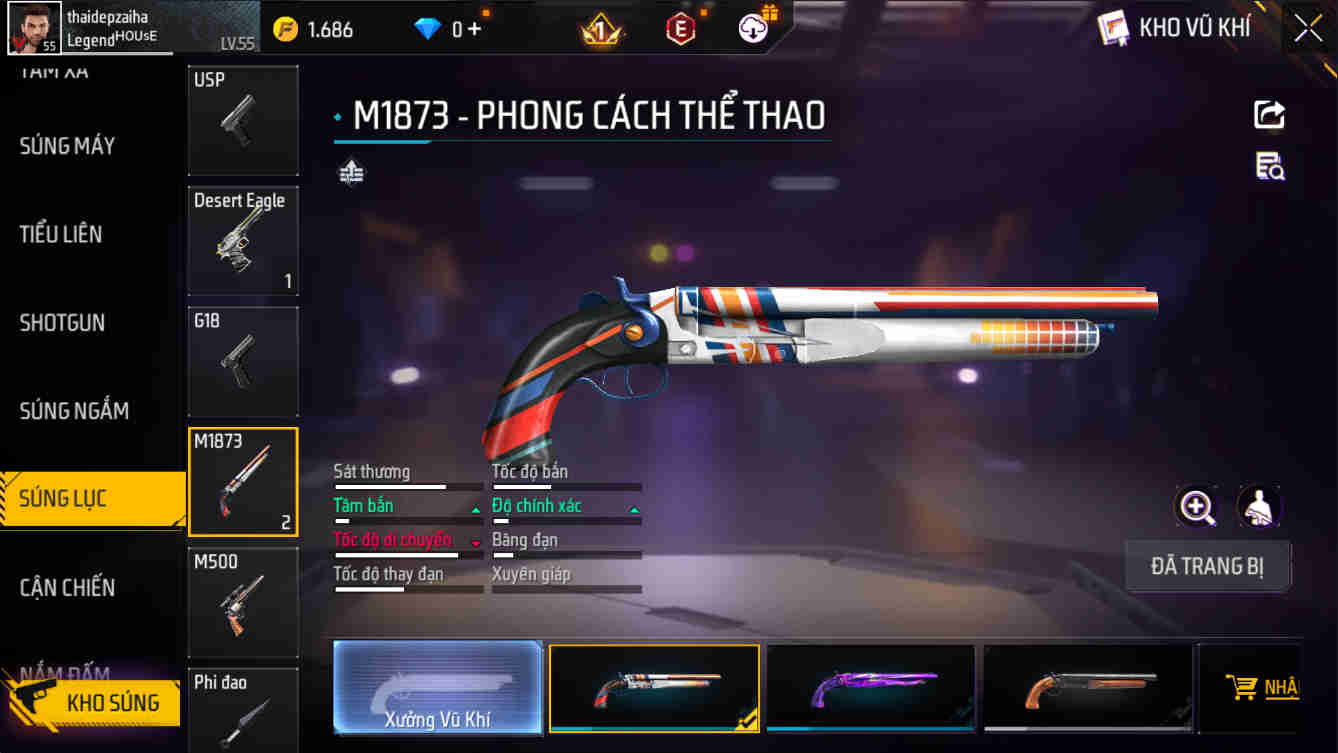
Task: Open the TIỂU LIÊN weapon category
Action: click(x=61, y=234)
